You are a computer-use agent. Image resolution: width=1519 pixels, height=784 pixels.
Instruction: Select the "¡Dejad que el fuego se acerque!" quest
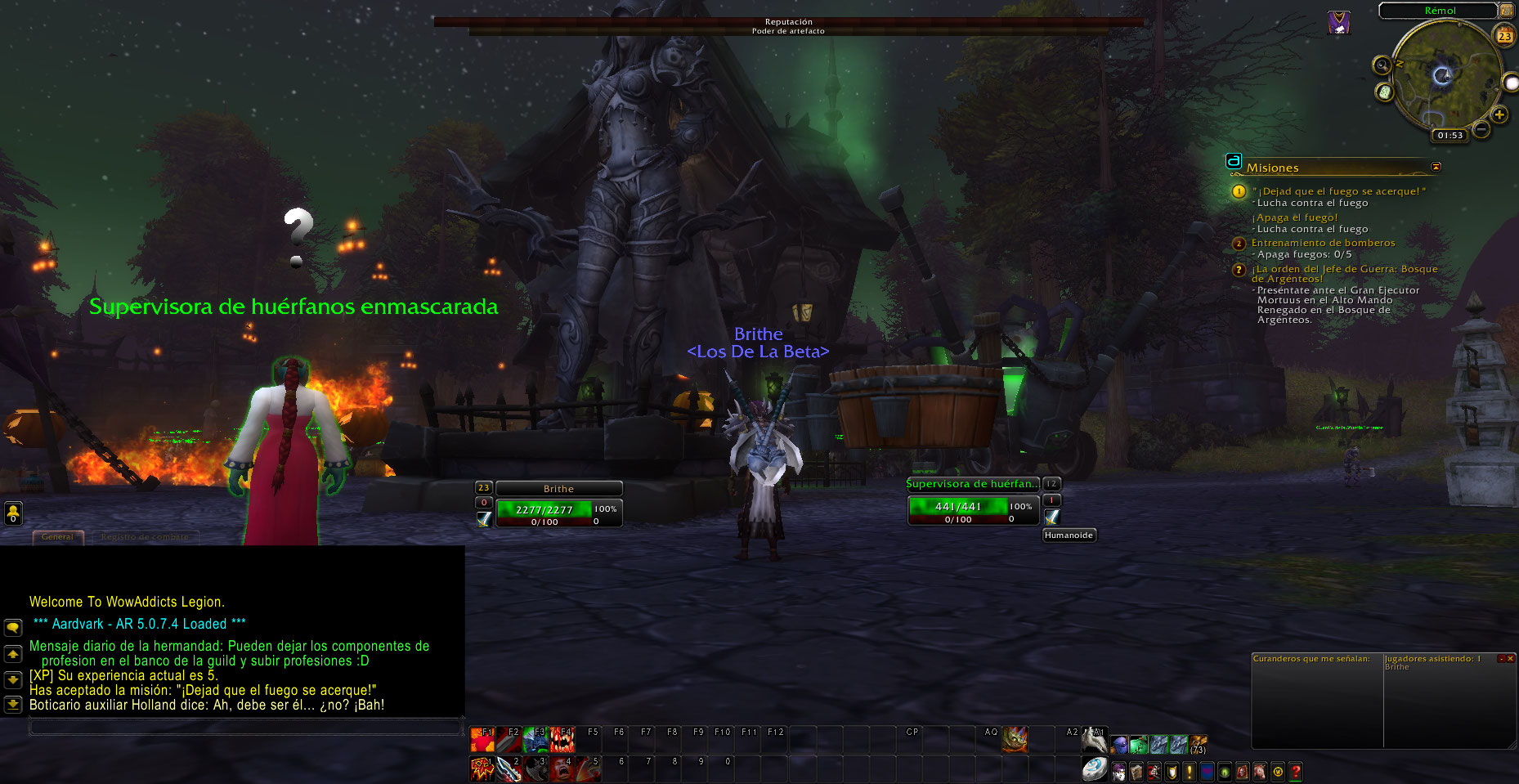click(x=1338, y=191)
